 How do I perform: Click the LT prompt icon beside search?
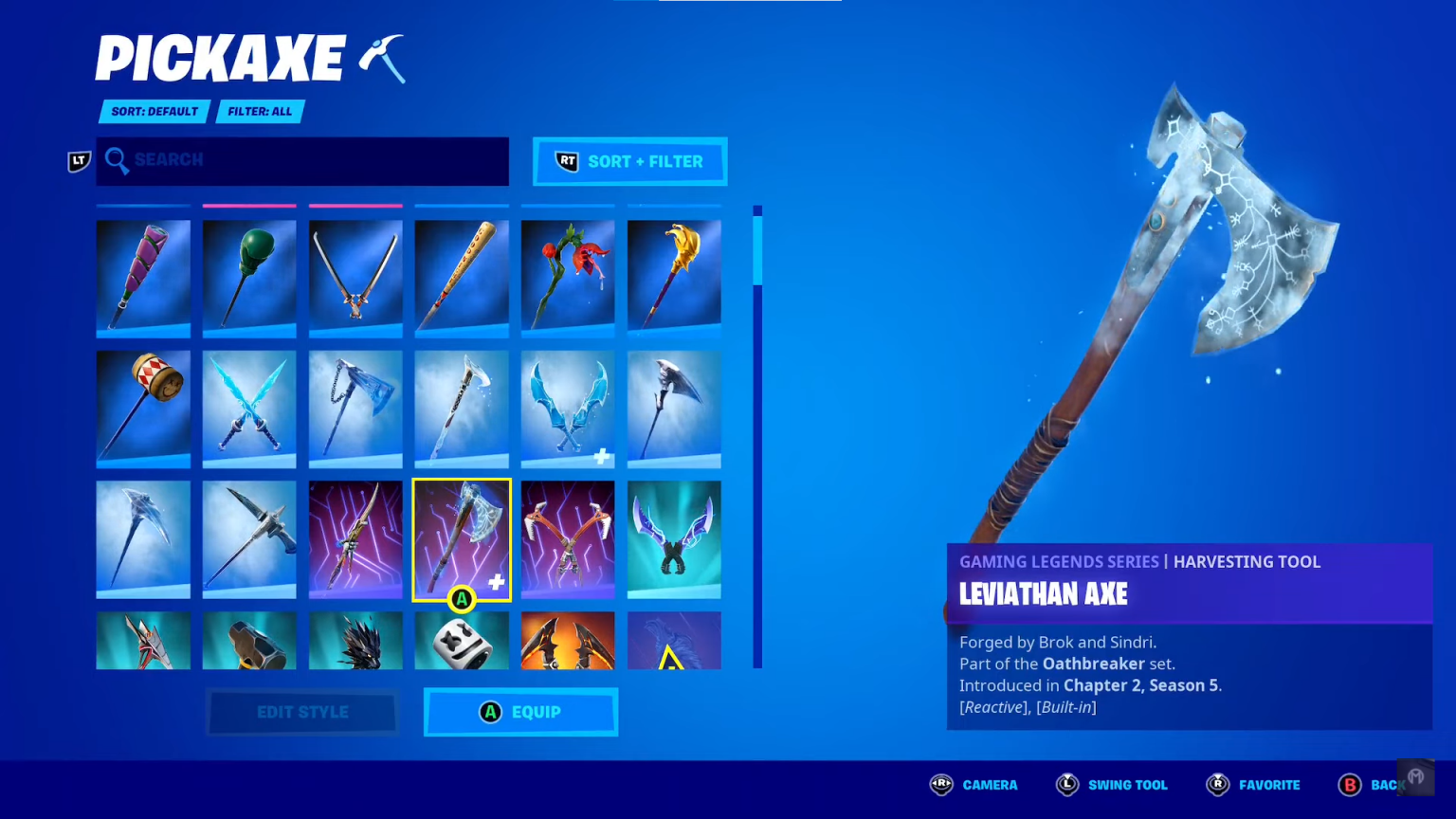[x=79, y=162]
